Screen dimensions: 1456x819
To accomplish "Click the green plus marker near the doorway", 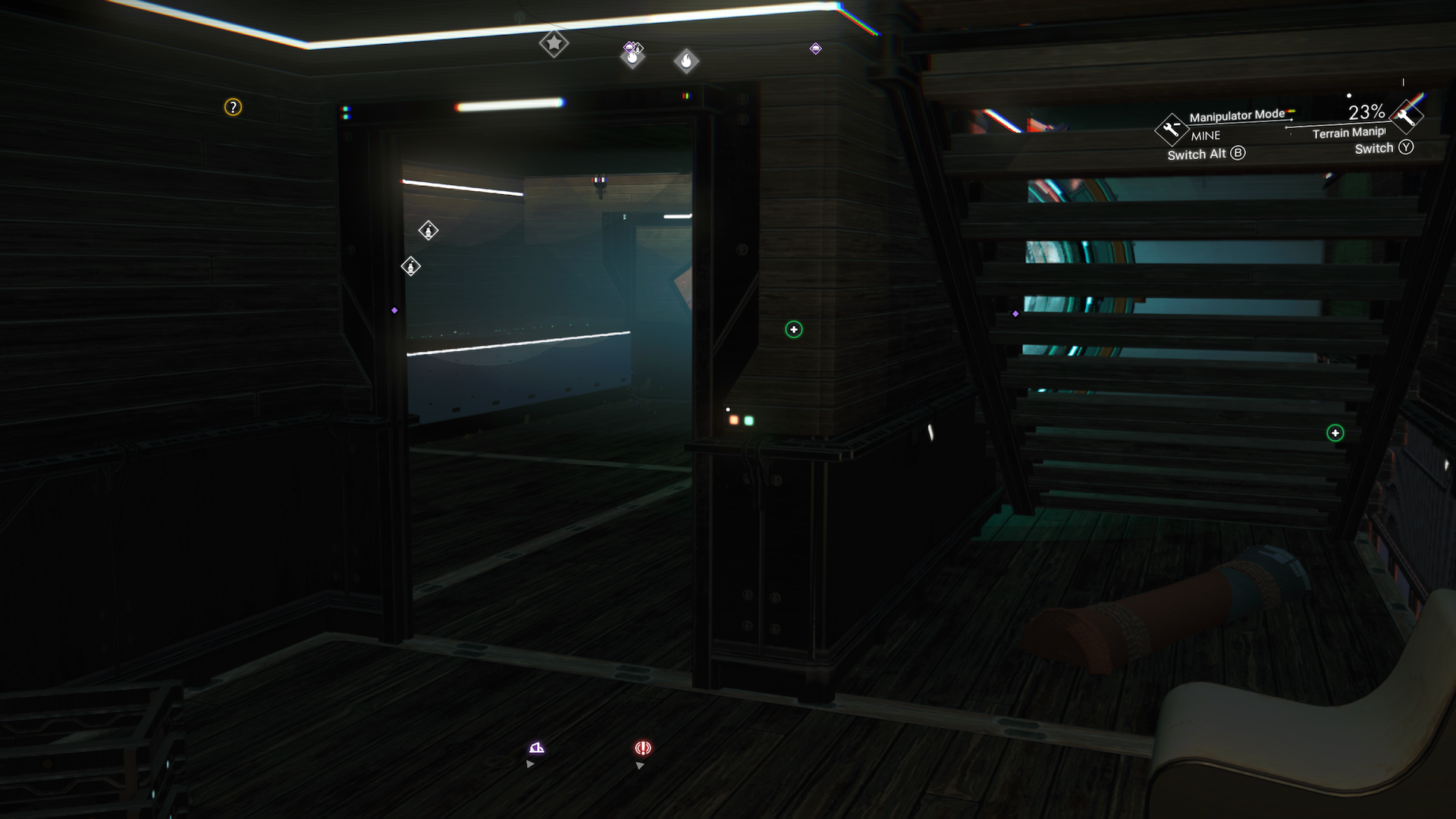I will [792, 330].
